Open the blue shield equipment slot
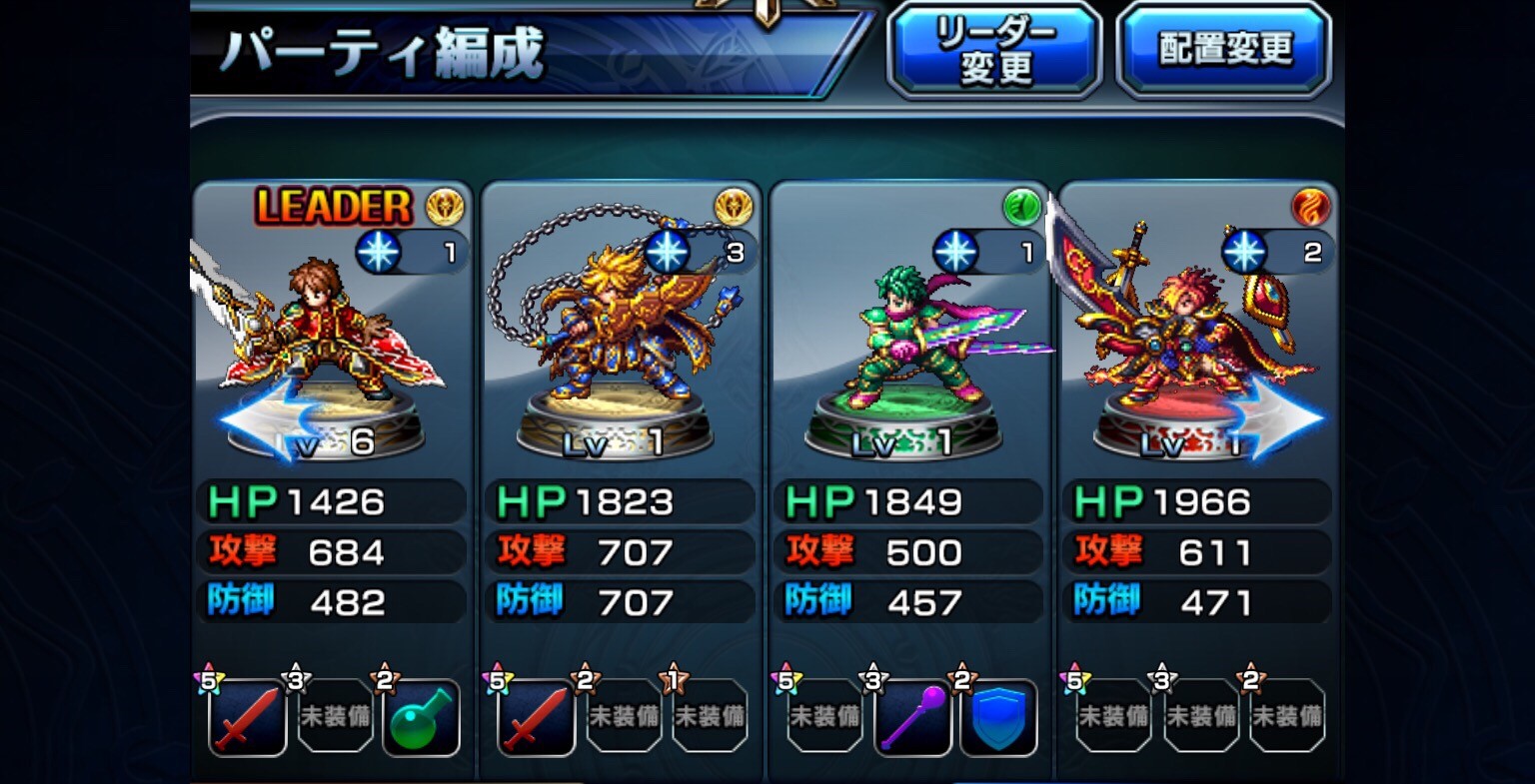 point(998,717)
